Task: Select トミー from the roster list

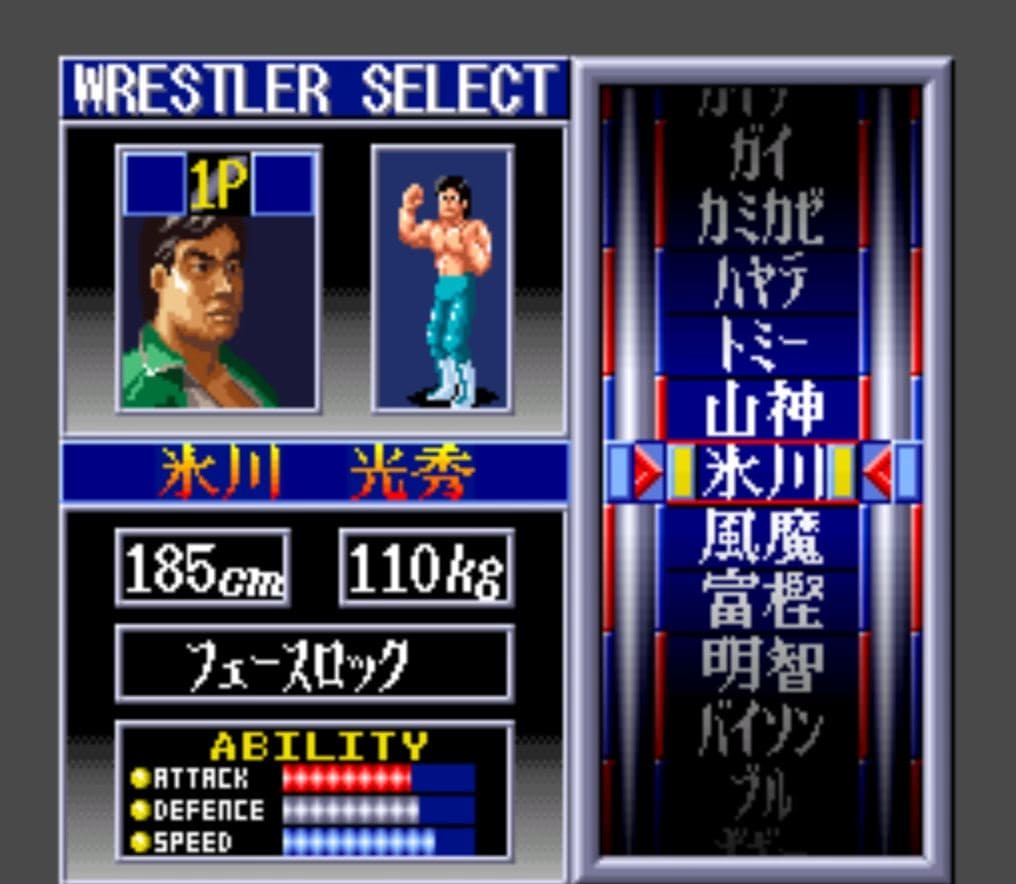Action: pos(762,346)
